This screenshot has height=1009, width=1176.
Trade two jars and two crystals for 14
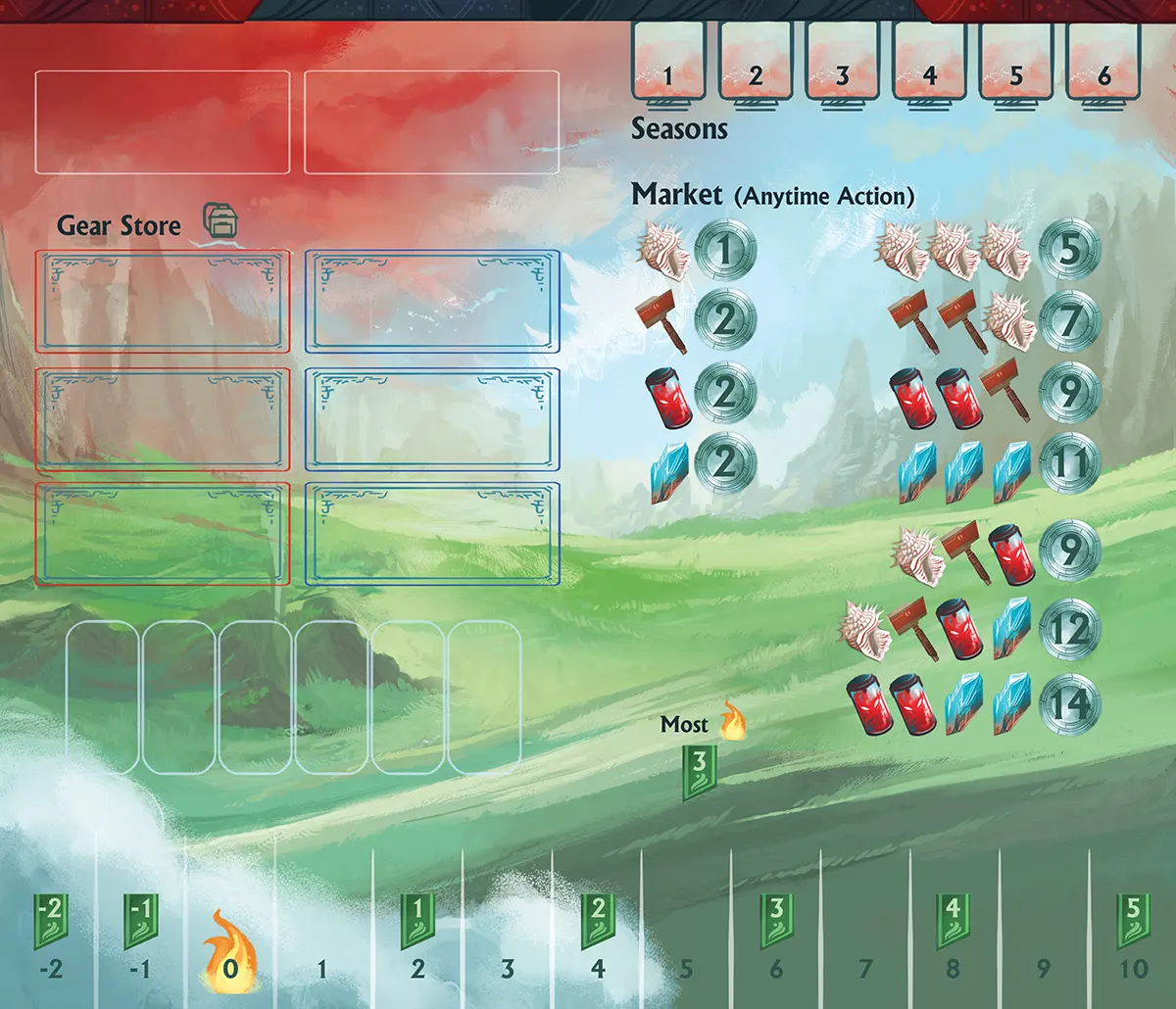tap(1068, 701)
